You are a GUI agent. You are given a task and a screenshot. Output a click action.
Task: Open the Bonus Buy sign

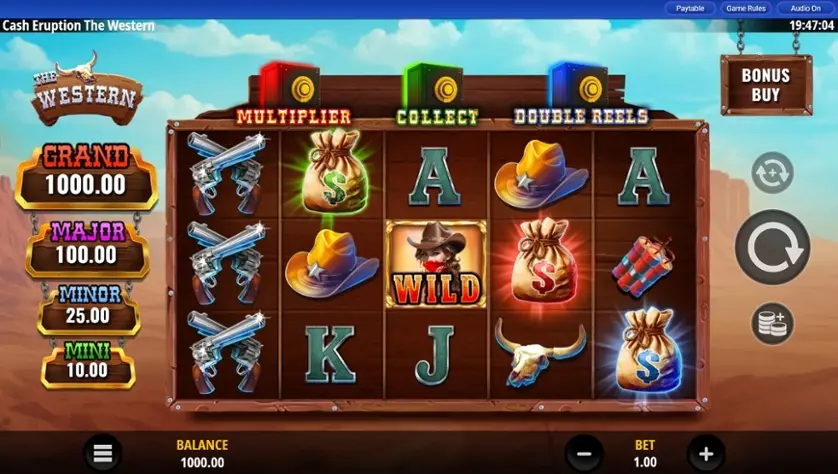(765, 85)
